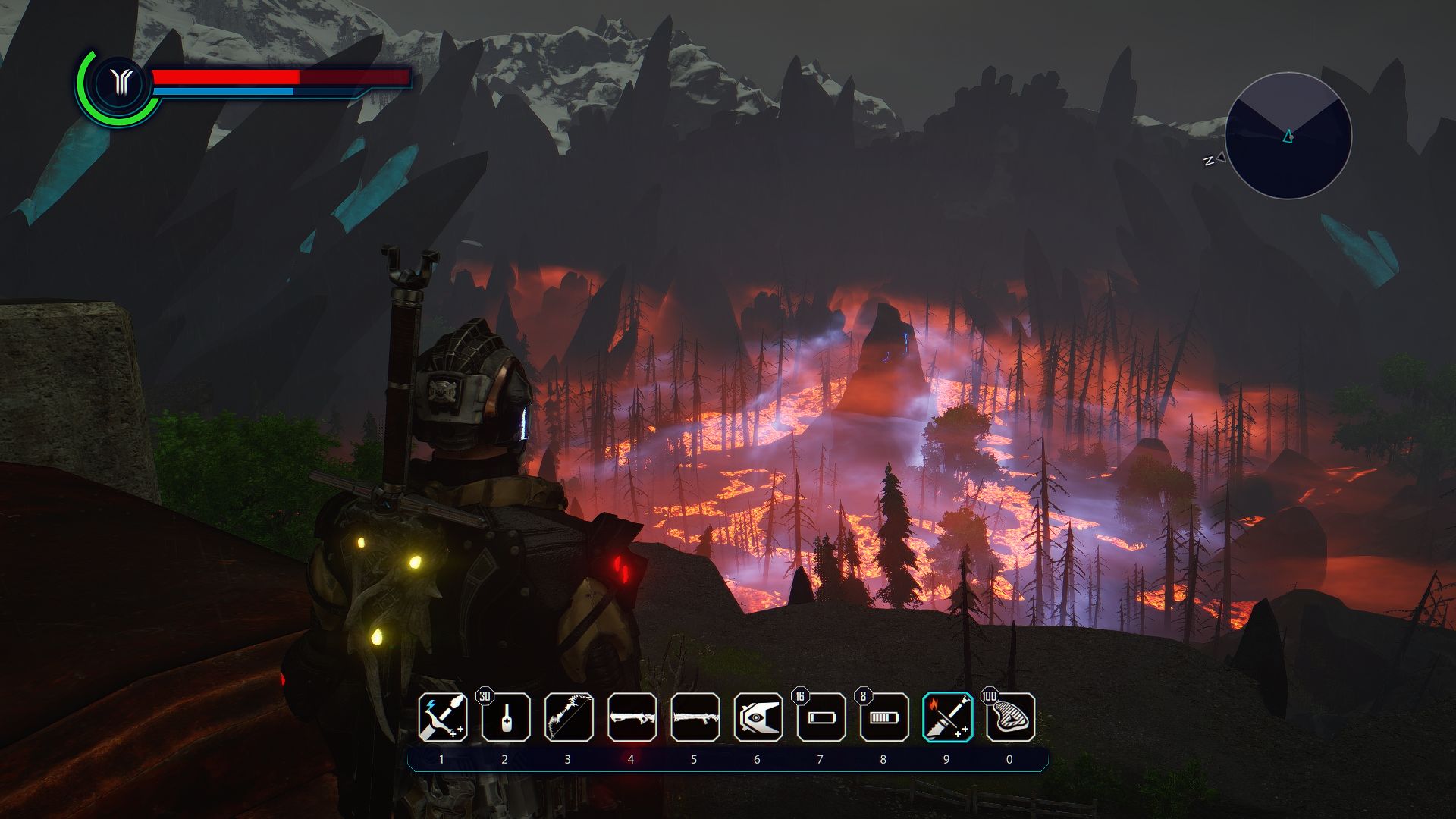Use the meat steak with 100 count
Screen dimensions: 1456x819
click(x=1010, y=717)
